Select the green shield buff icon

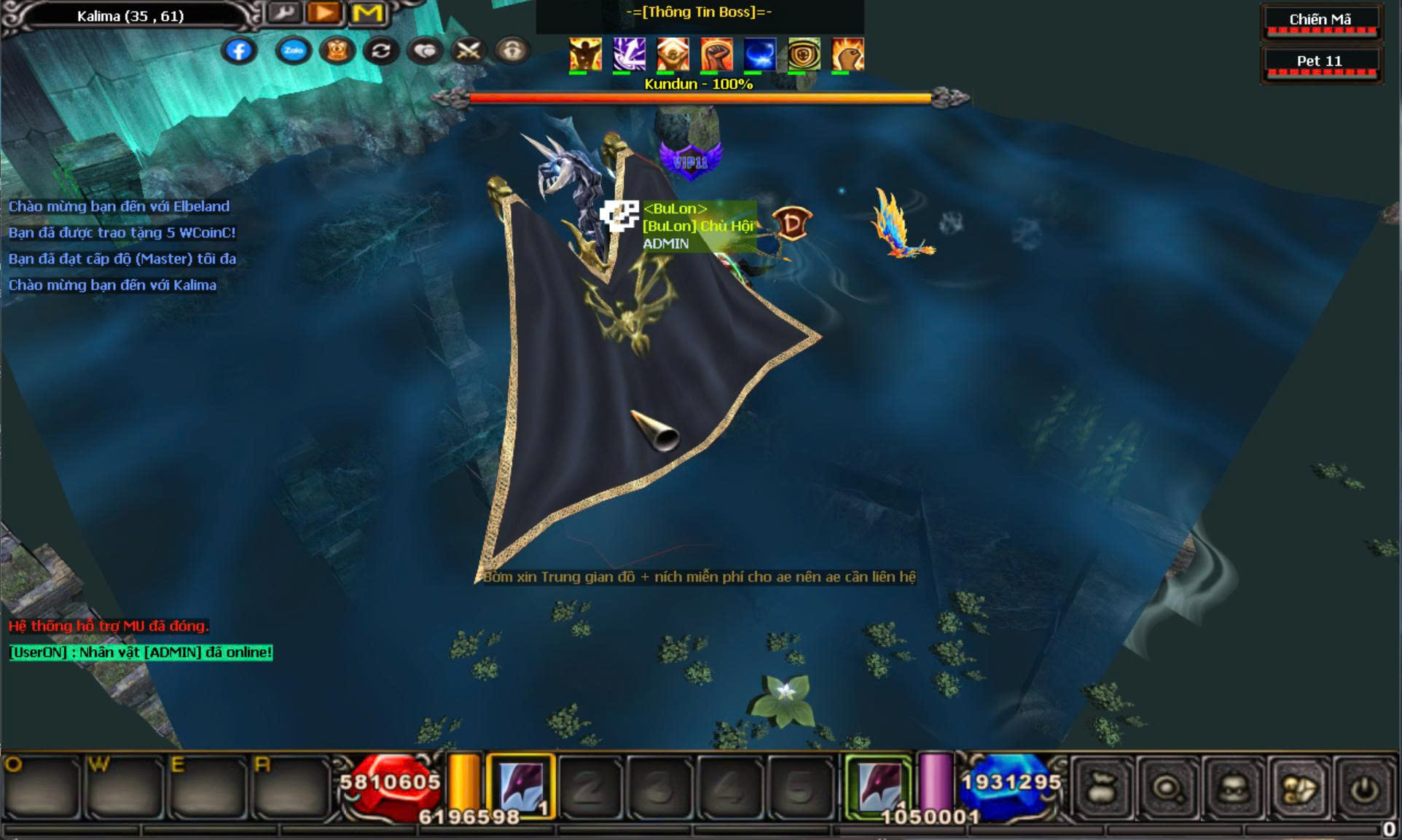(x=804, y=54)
